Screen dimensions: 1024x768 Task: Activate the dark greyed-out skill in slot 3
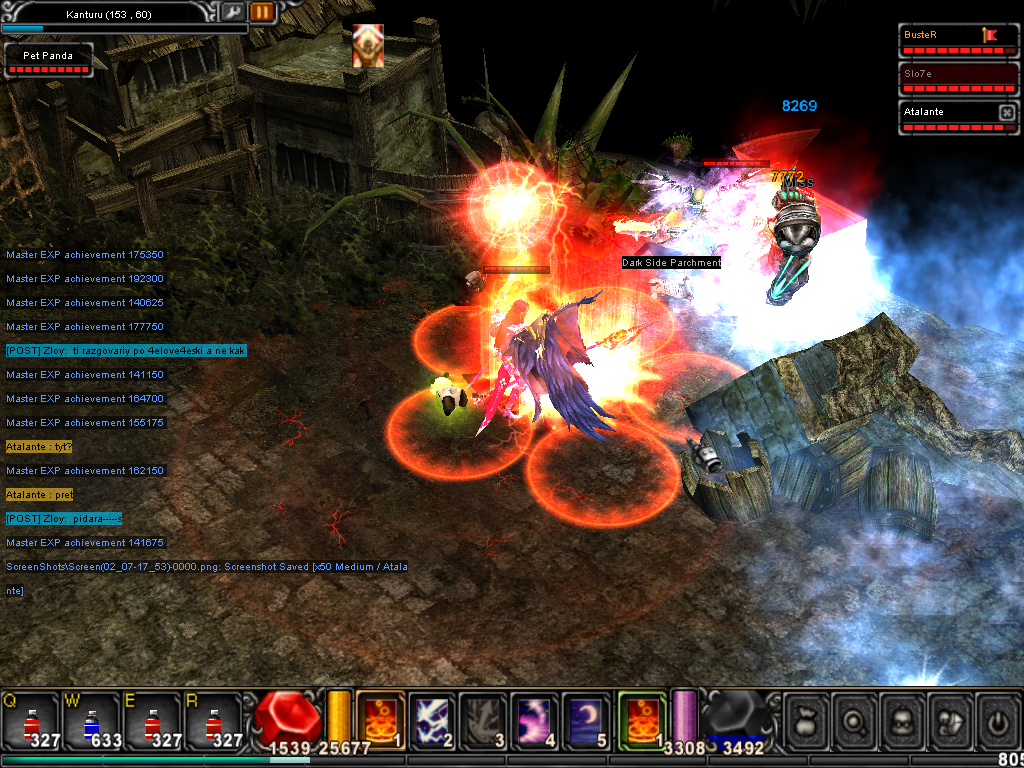484,719
